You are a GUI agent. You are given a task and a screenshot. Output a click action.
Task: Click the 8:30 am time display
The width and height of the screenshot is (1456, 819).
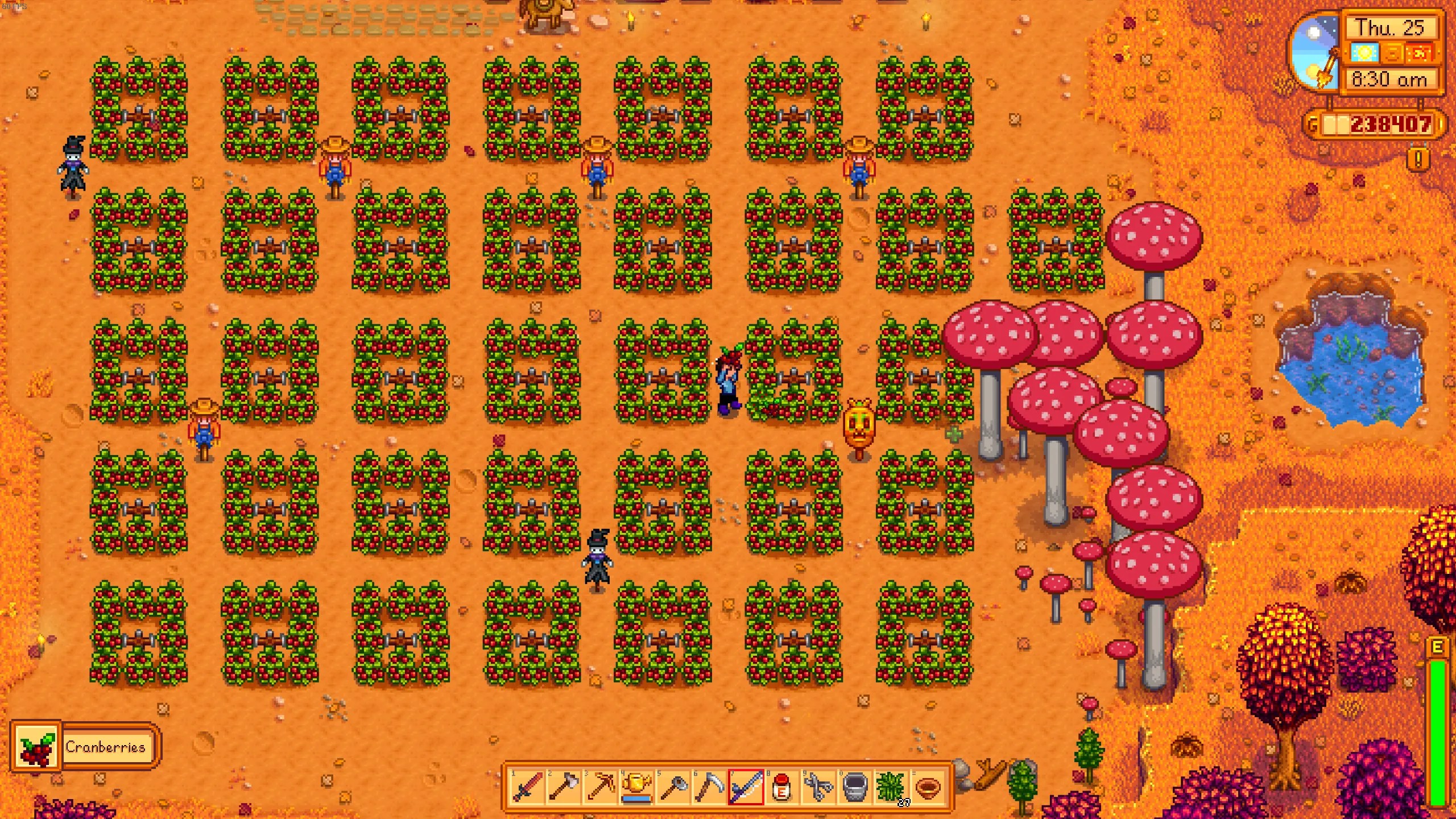coord(1390,78)
